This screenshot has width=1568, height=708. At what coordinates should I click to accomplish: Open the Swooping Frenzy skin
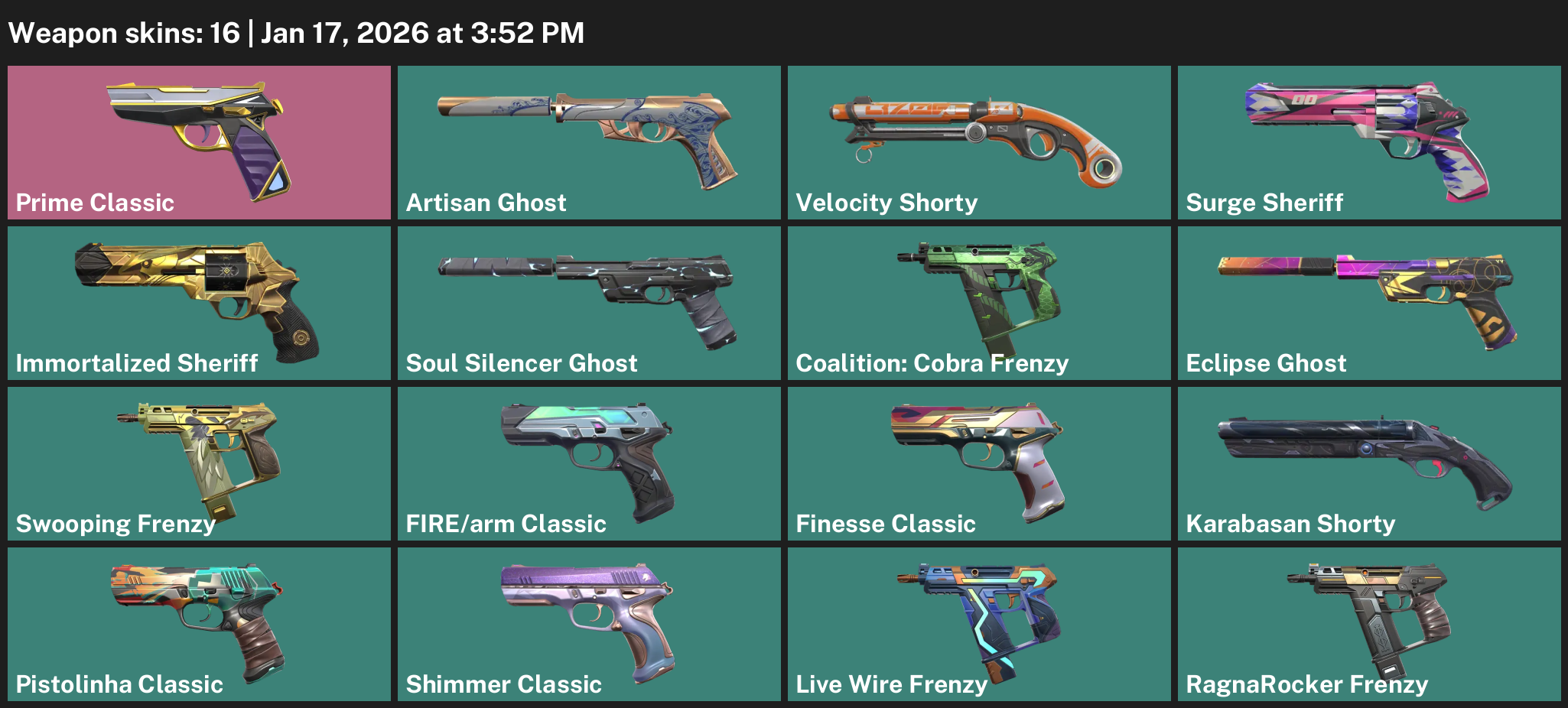click(199, 463)
